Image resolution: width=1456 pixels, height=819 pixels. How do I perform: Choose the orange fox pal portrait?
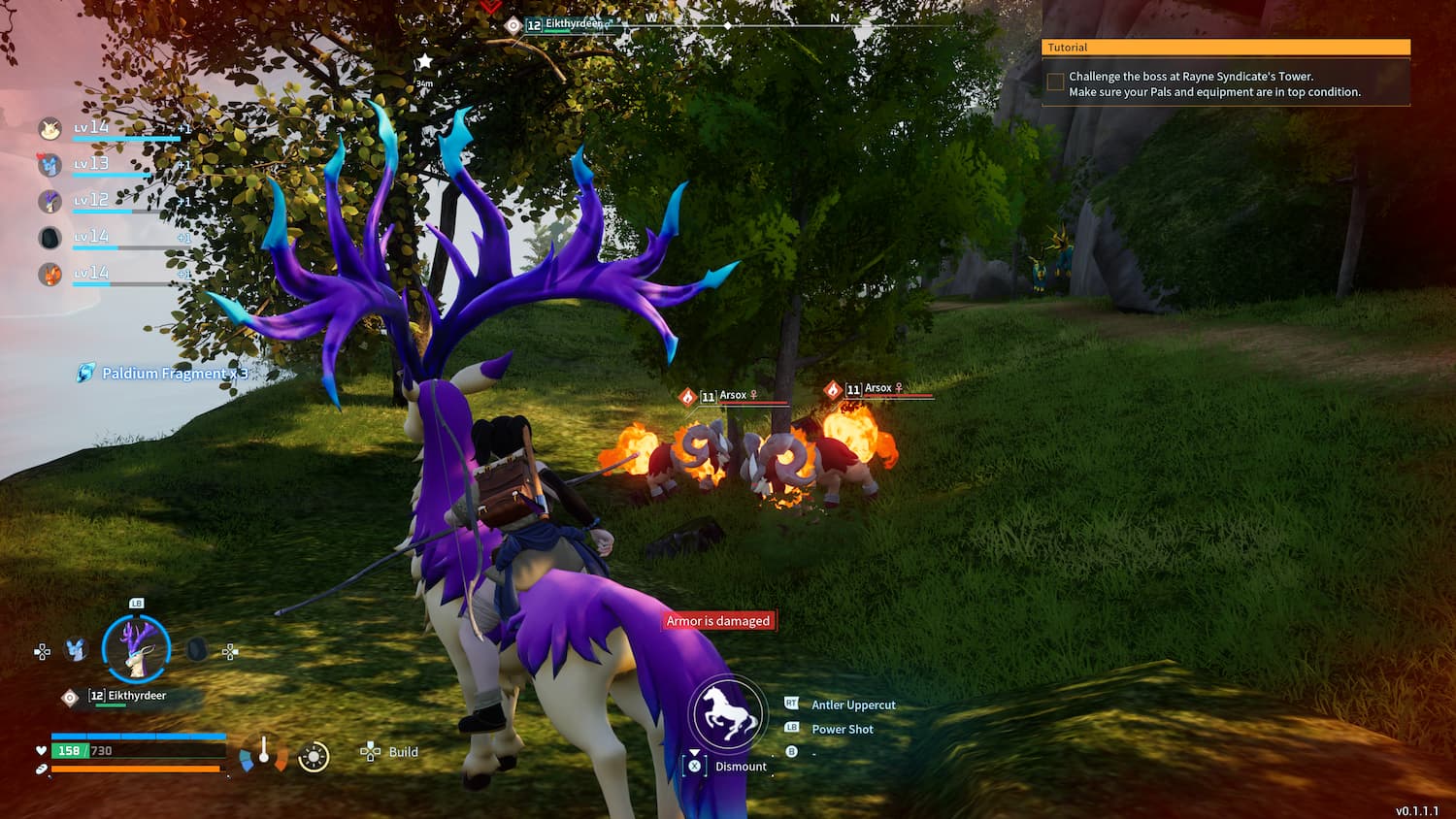tap(50, 275)
